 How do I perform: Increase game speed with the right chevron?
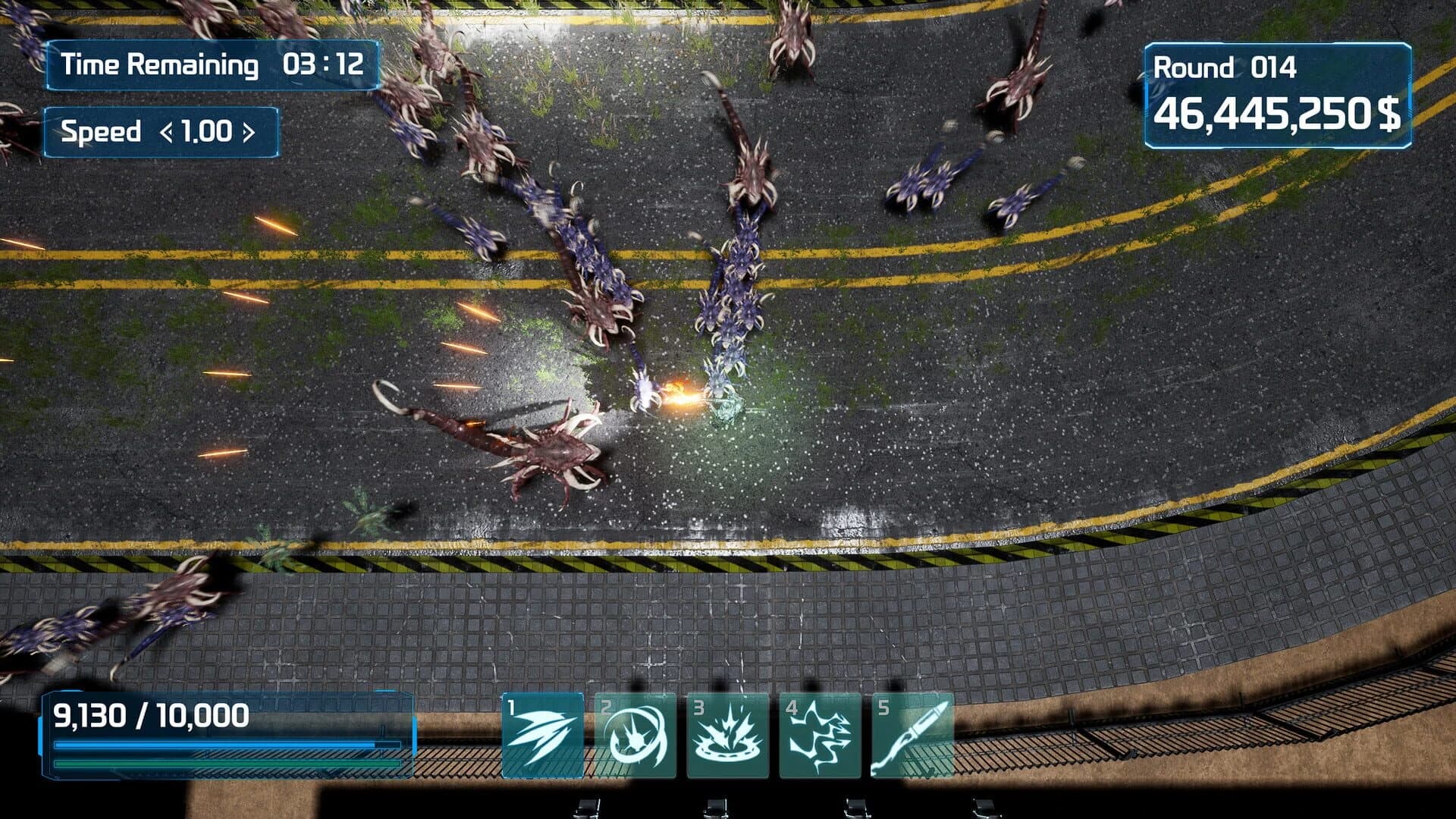[x=250, y=132]
